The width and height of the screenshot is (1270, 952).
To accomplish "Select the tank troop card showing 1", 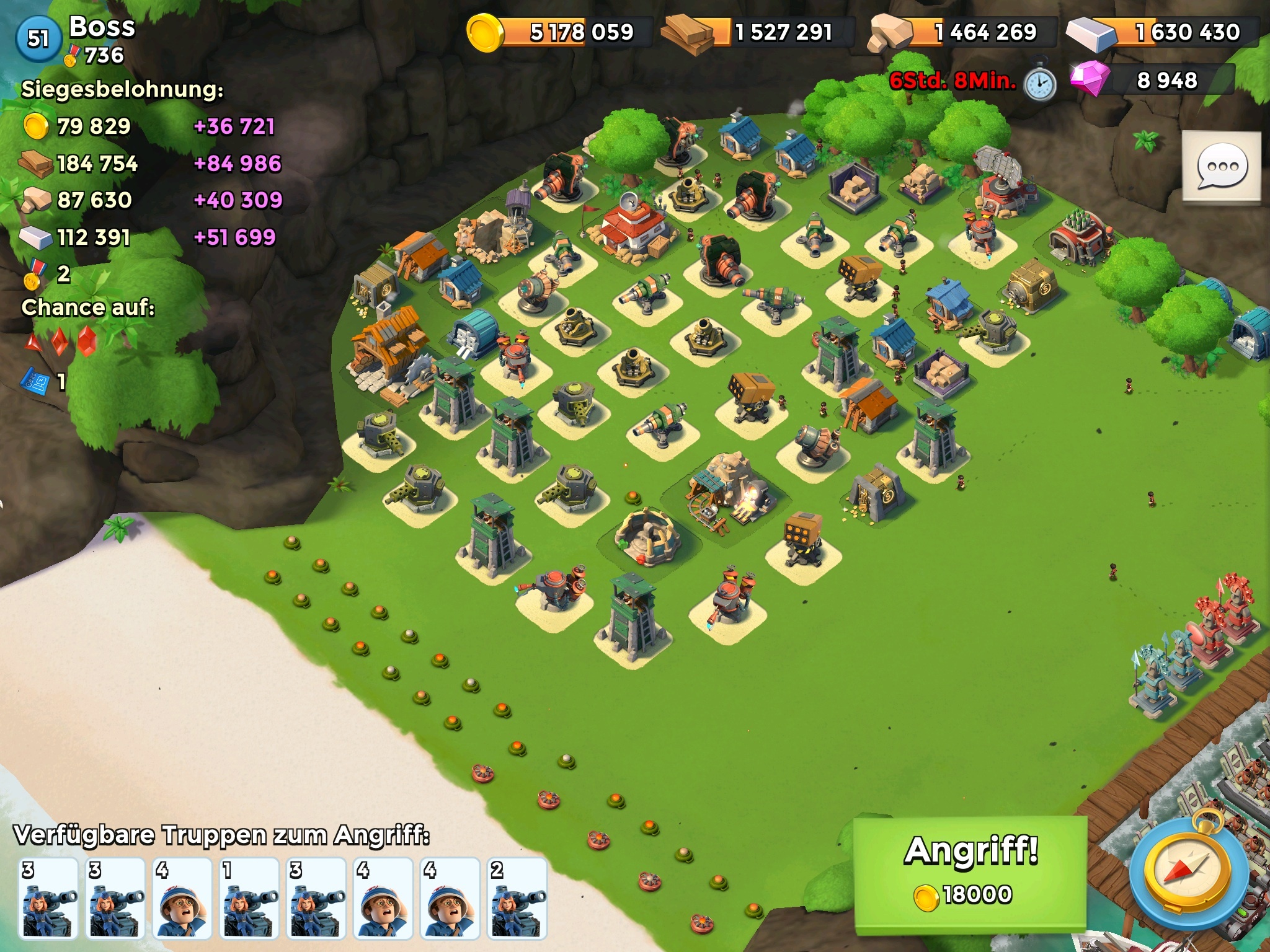I will point(250,899).
